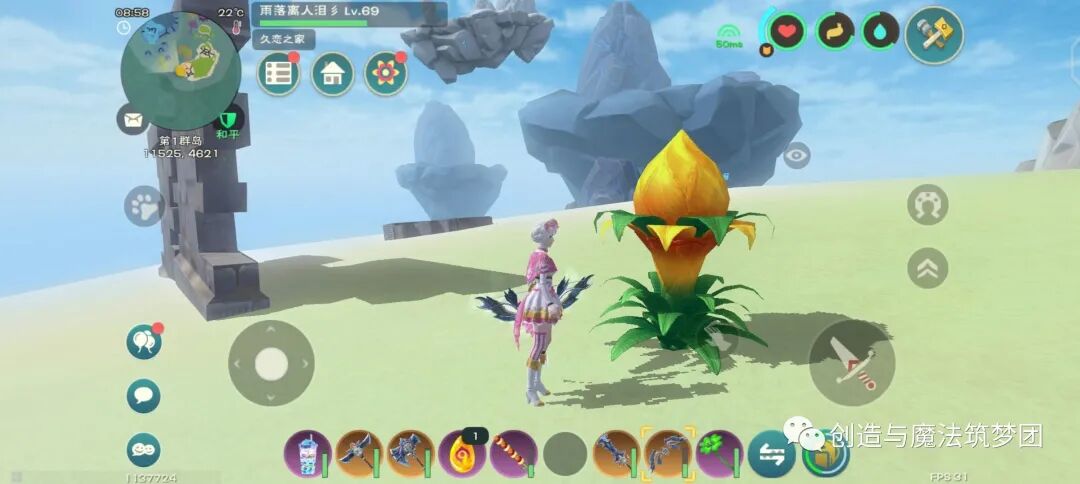This screenshot has width=1080, height=484.
Task: Toggle the eye visibility icon
Action: point(796,155)
